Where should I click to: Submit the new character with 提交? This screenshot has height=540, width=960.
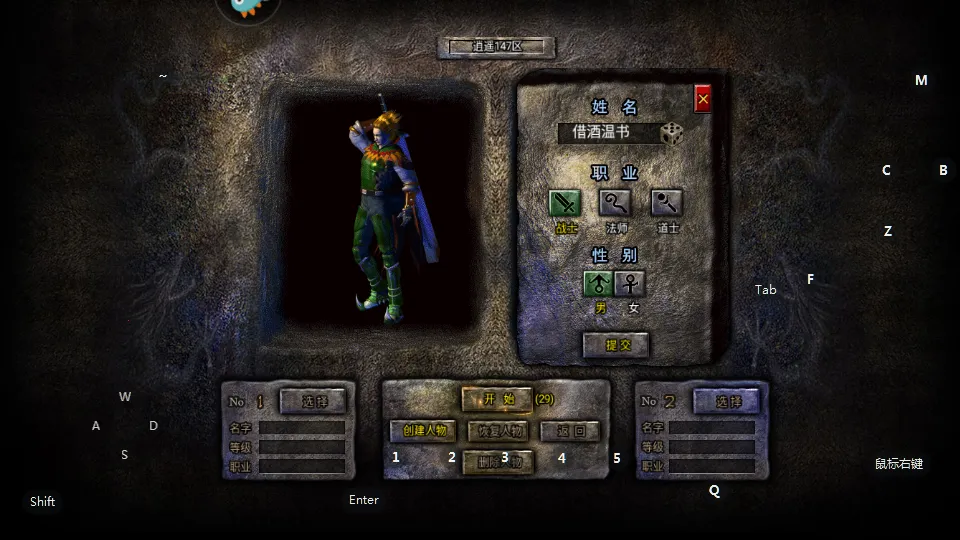(x=616, y=345)
